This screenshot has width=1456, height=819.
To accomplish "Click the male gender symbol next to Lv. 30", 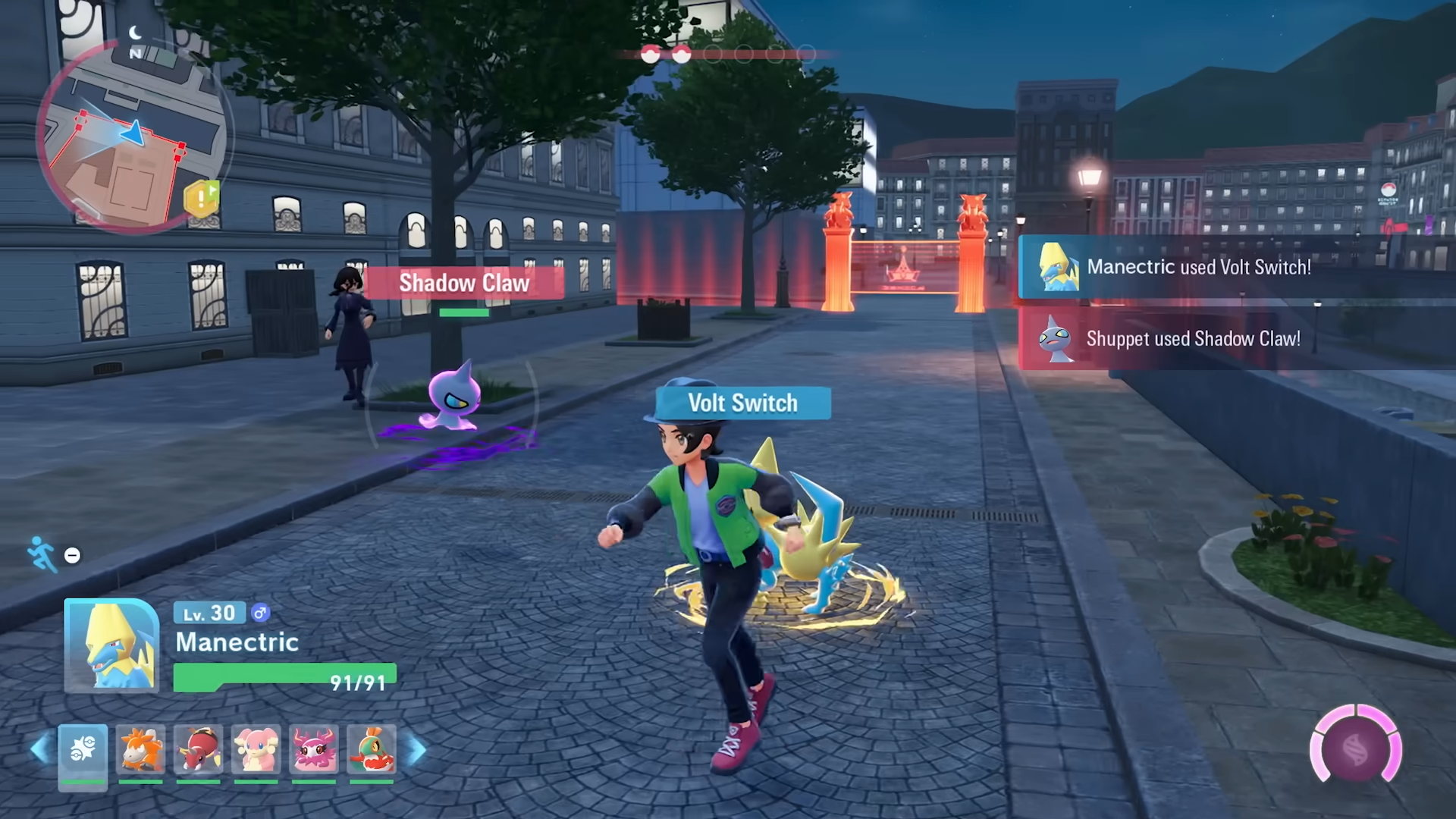I will pyautogui.click(x=261, y=613).
